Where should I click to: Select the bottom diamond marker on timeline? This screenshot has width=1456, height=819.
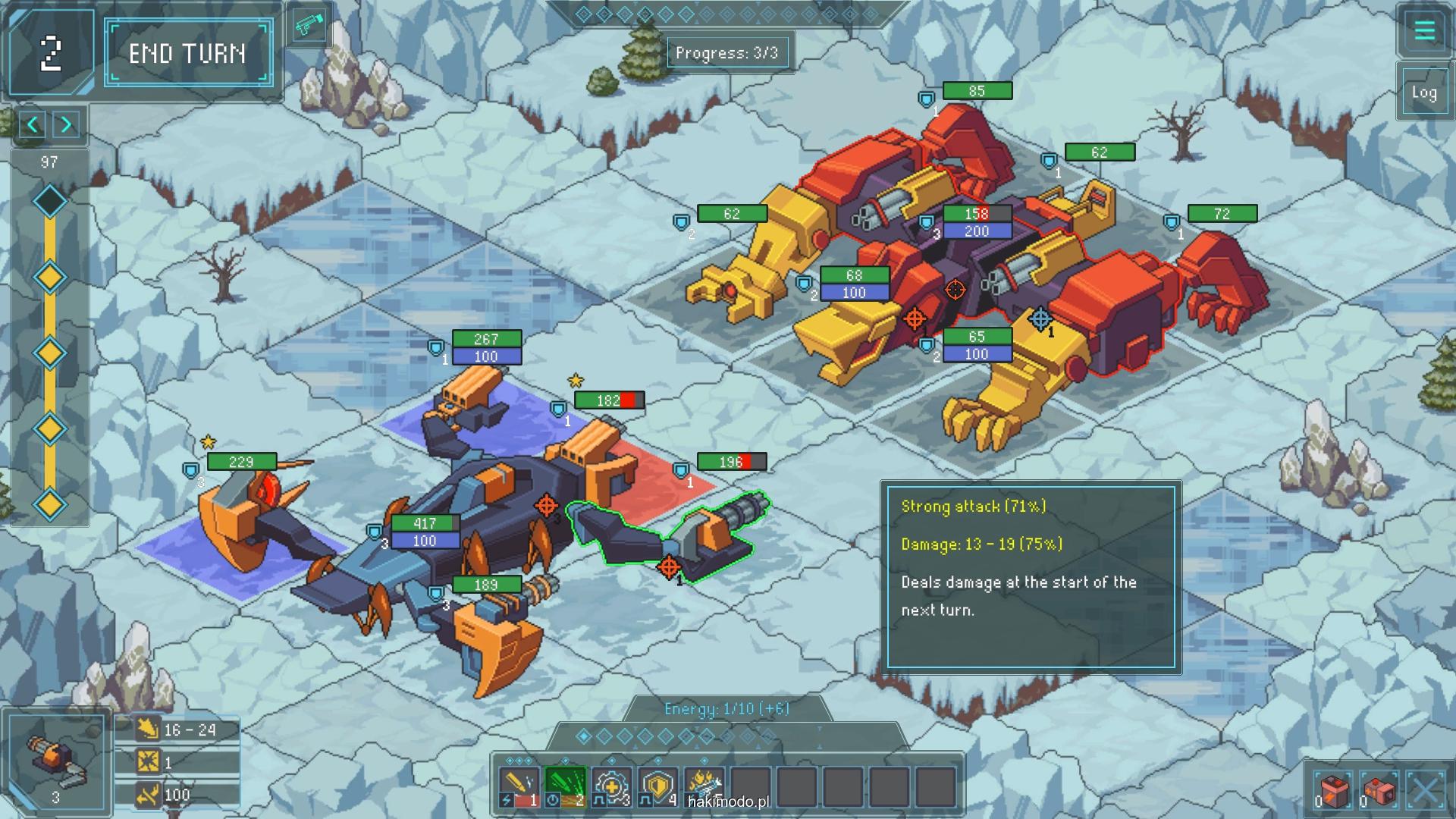point(50,504)
